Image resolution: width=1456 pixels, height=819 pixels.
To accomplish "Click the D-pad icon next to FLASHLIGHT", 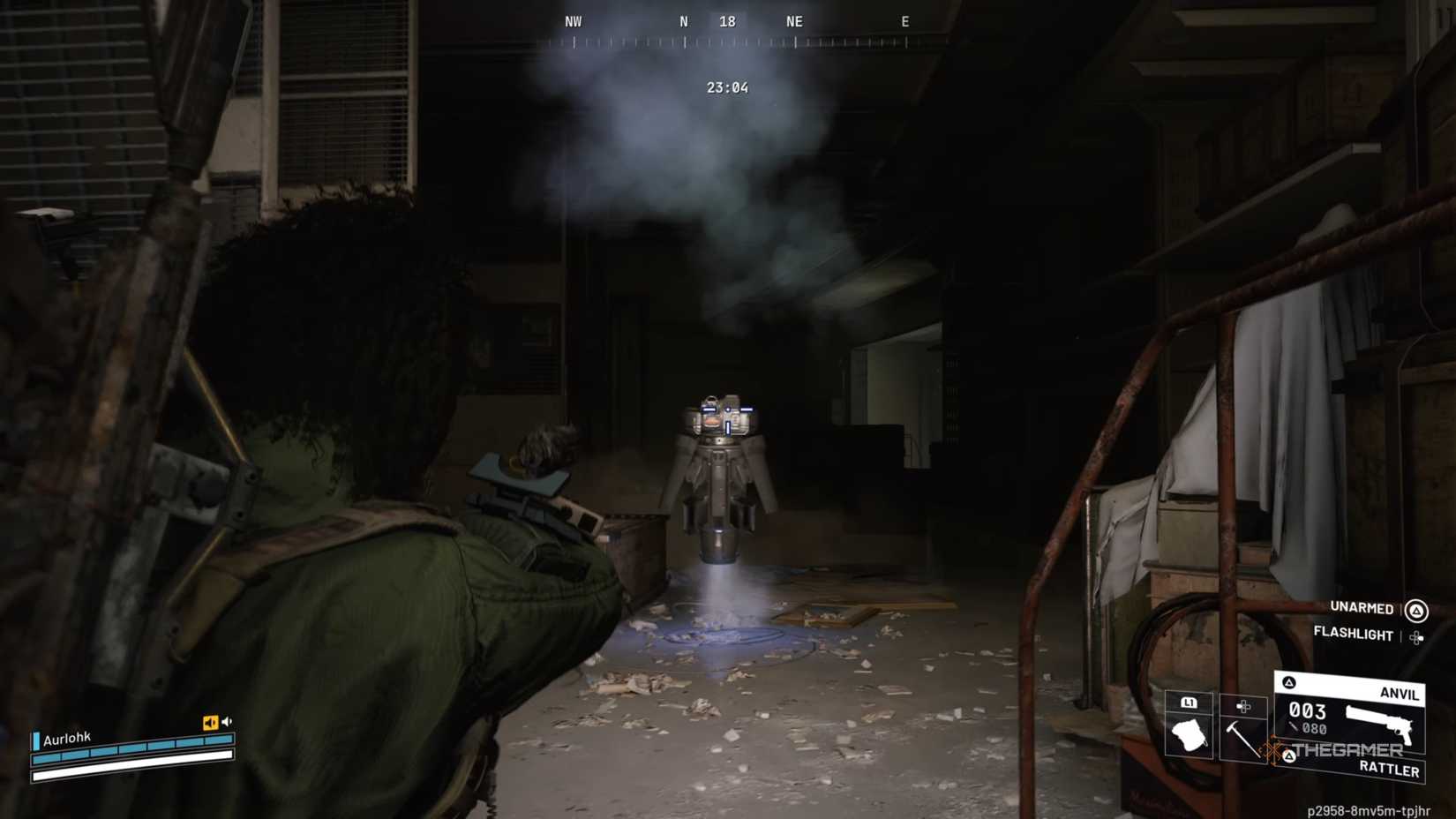I will click(1417, 637).
